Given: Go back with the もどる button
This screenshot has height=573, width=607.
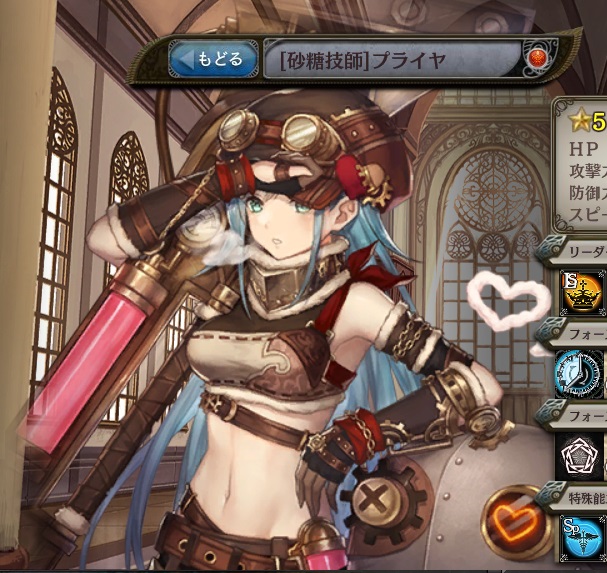Looking at the screenshot, I should tap(211, 59).
